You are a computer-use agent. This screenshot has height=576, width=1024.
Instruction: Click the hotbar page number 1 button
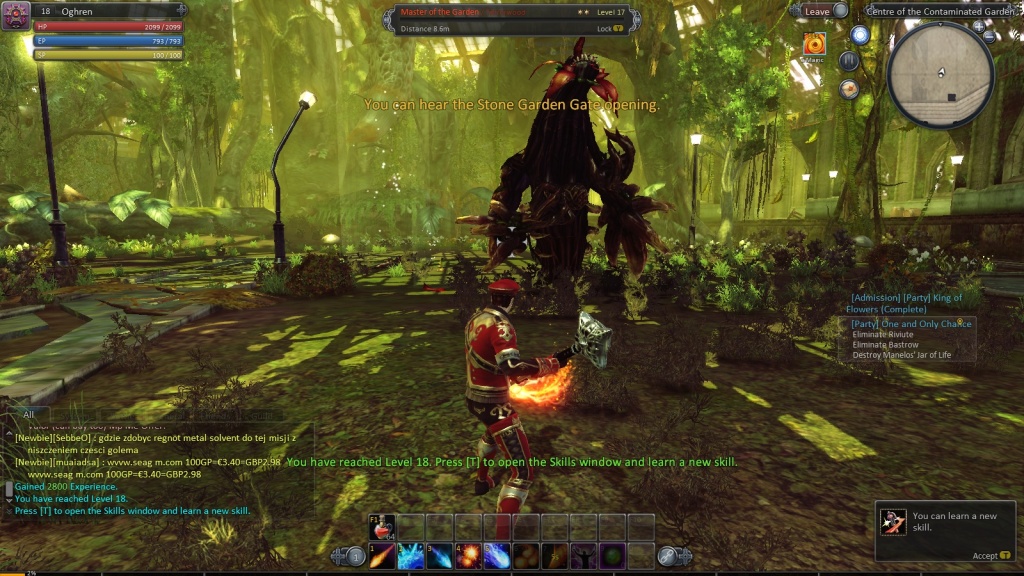pos(354,556)
